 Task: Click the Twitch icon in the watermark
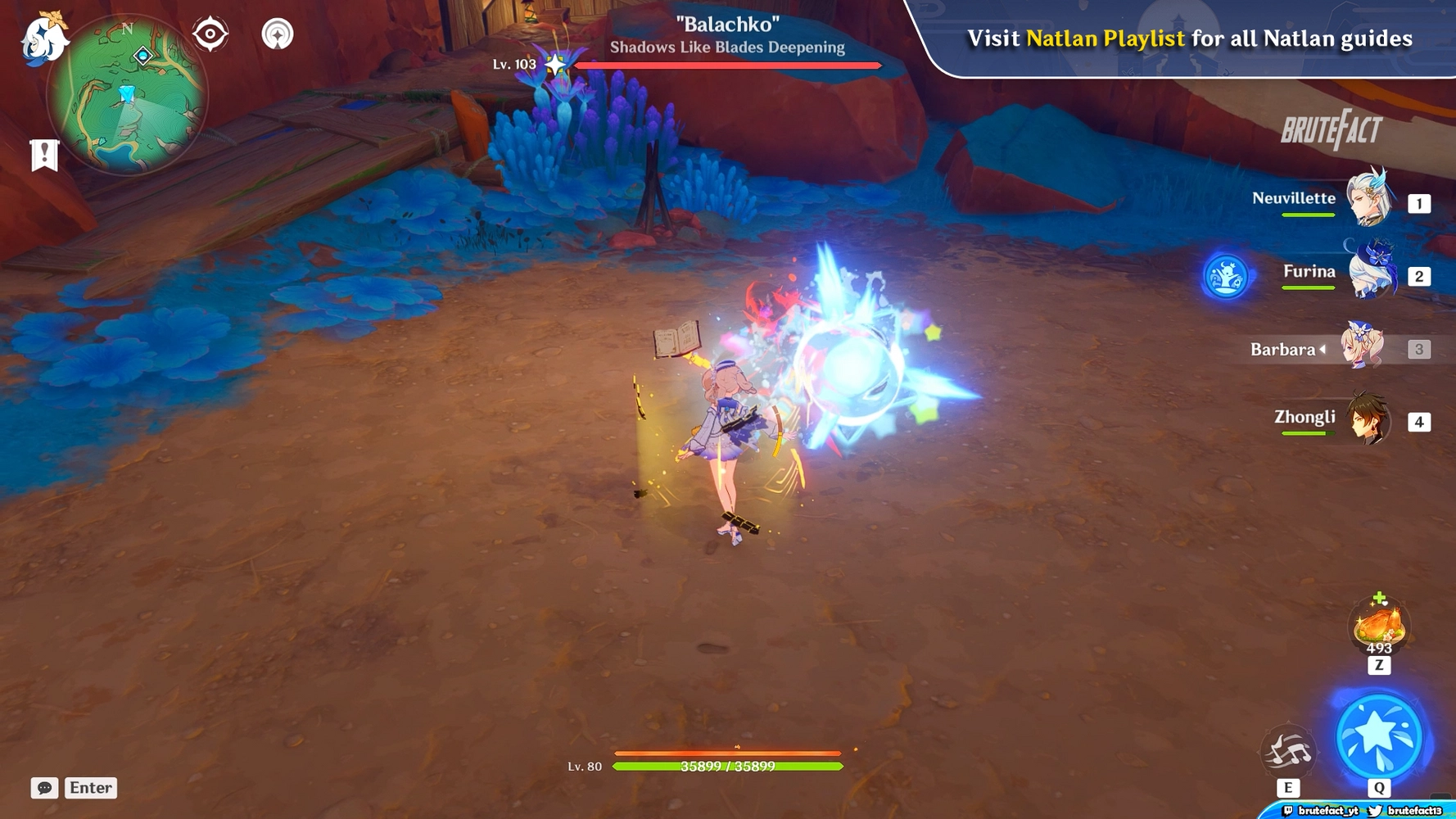(x=1288, y=811)
